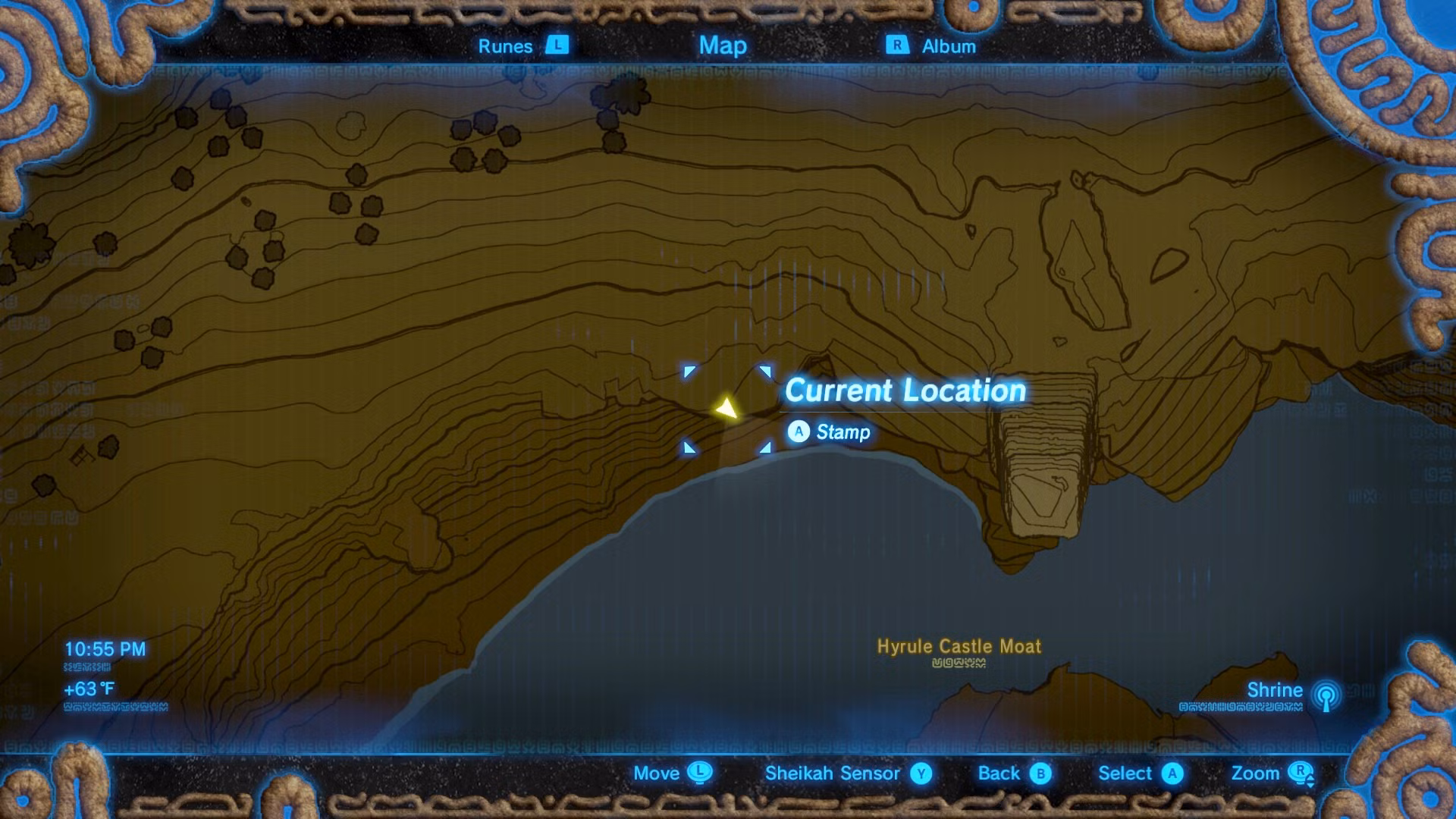Switch to the Map tab
Screen dimensions: 1456x819
(x=722, y=46)
